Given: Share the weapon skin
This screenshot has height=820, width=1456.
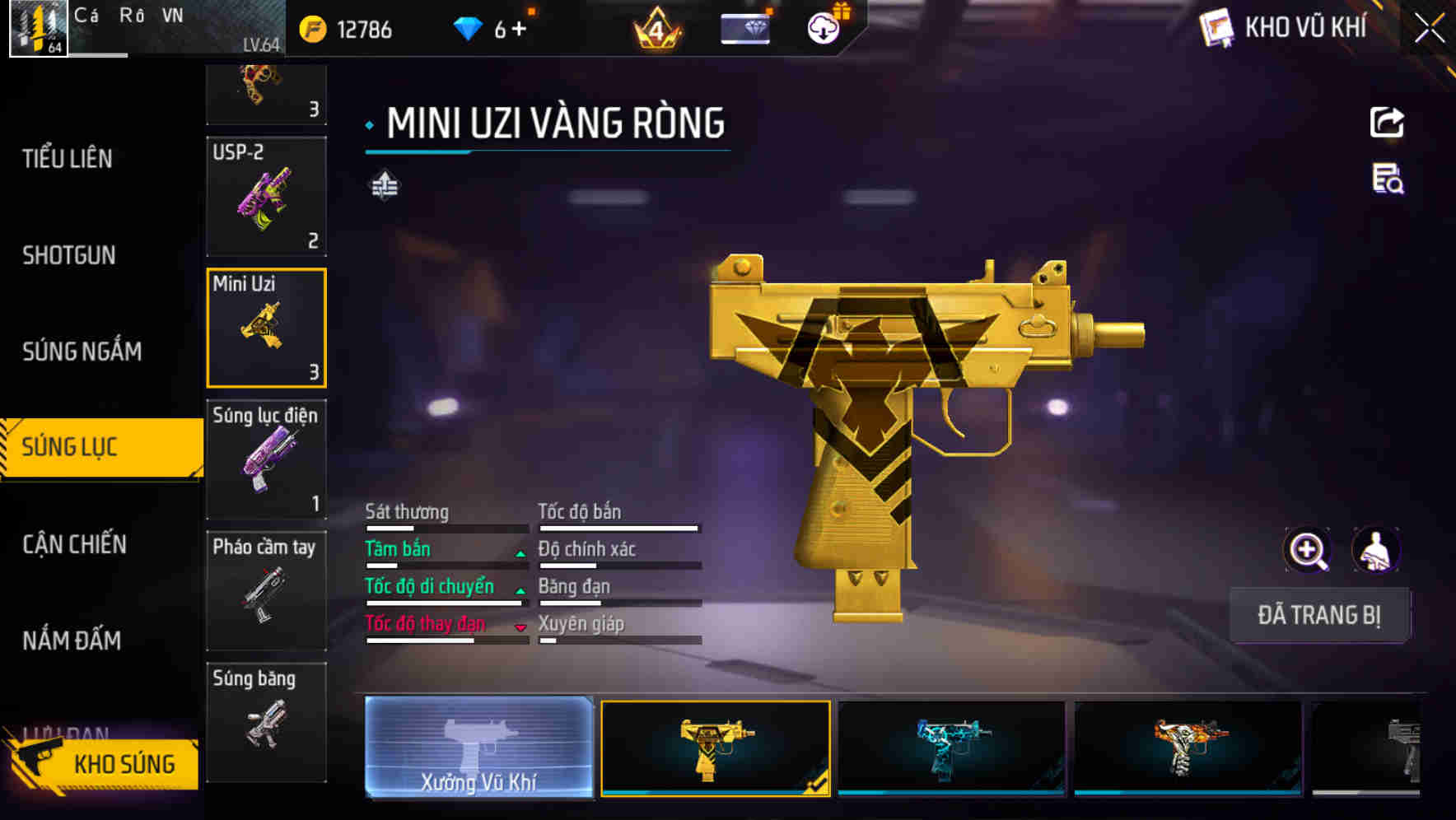Looking at the screenshot, I should click(x=1387, y=123).
